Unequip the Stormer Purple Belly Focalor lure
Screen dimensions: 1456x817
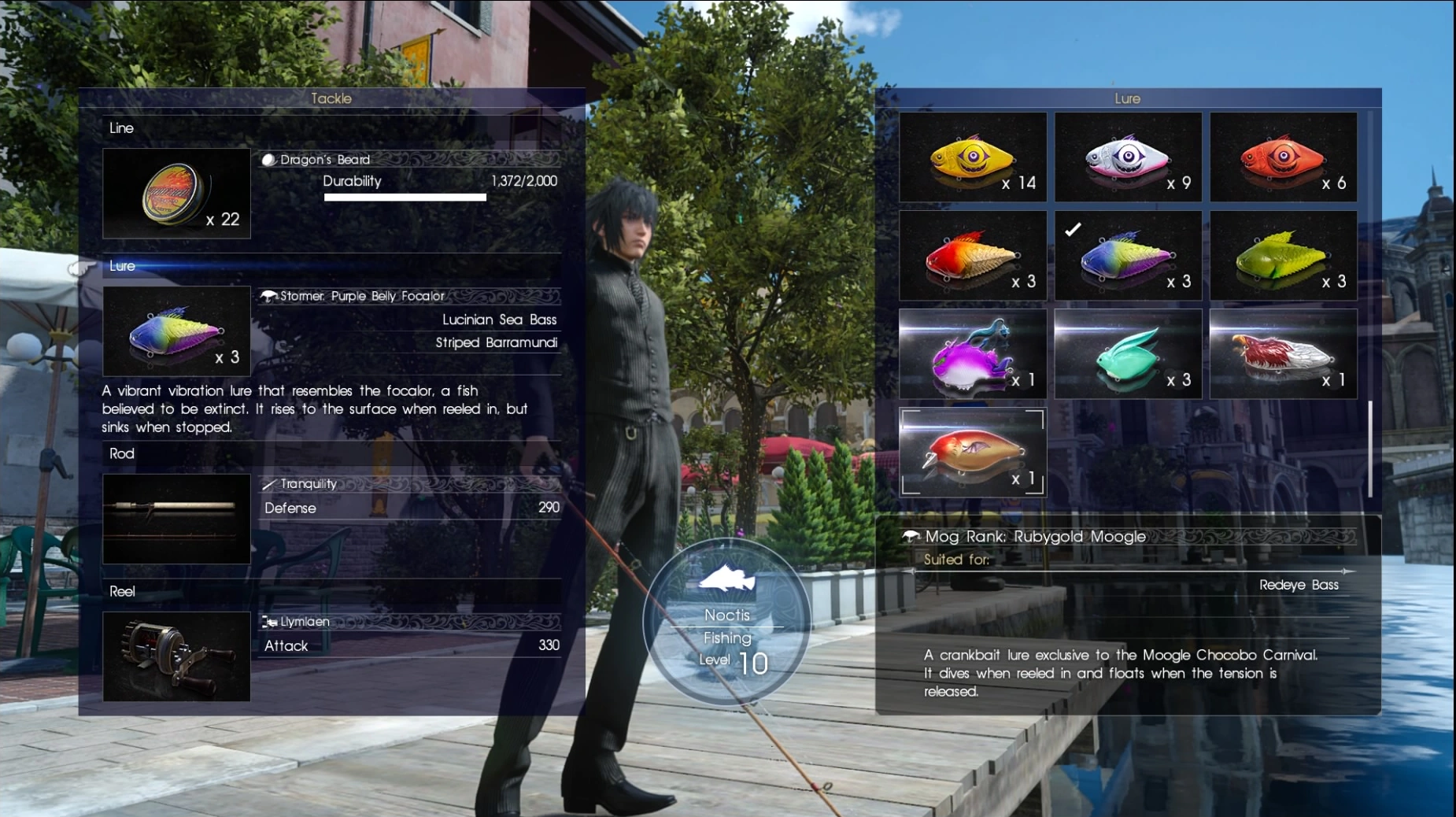[x=176, y=331]
